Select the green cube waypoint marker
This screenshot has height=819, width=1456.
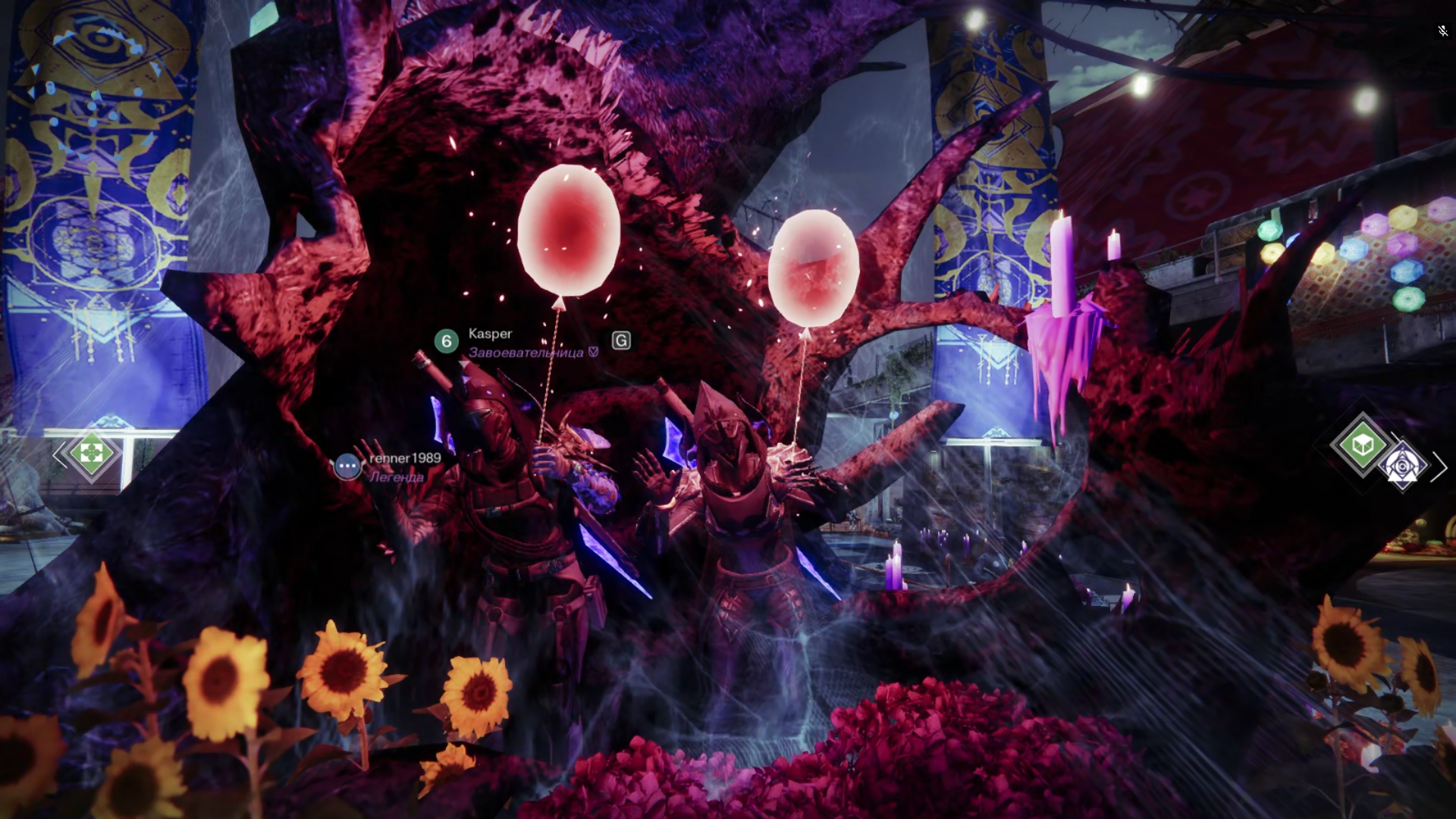pos(1362,445)
